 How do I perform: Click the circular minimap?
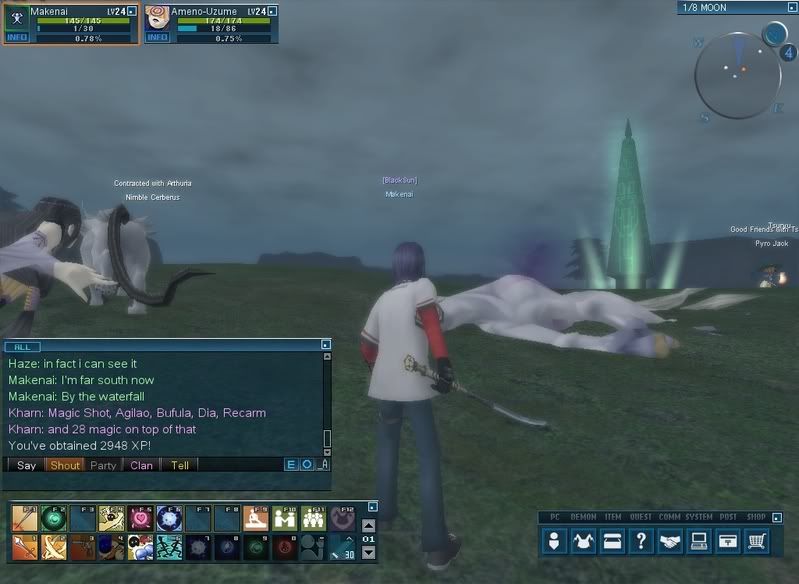[737, 77]
